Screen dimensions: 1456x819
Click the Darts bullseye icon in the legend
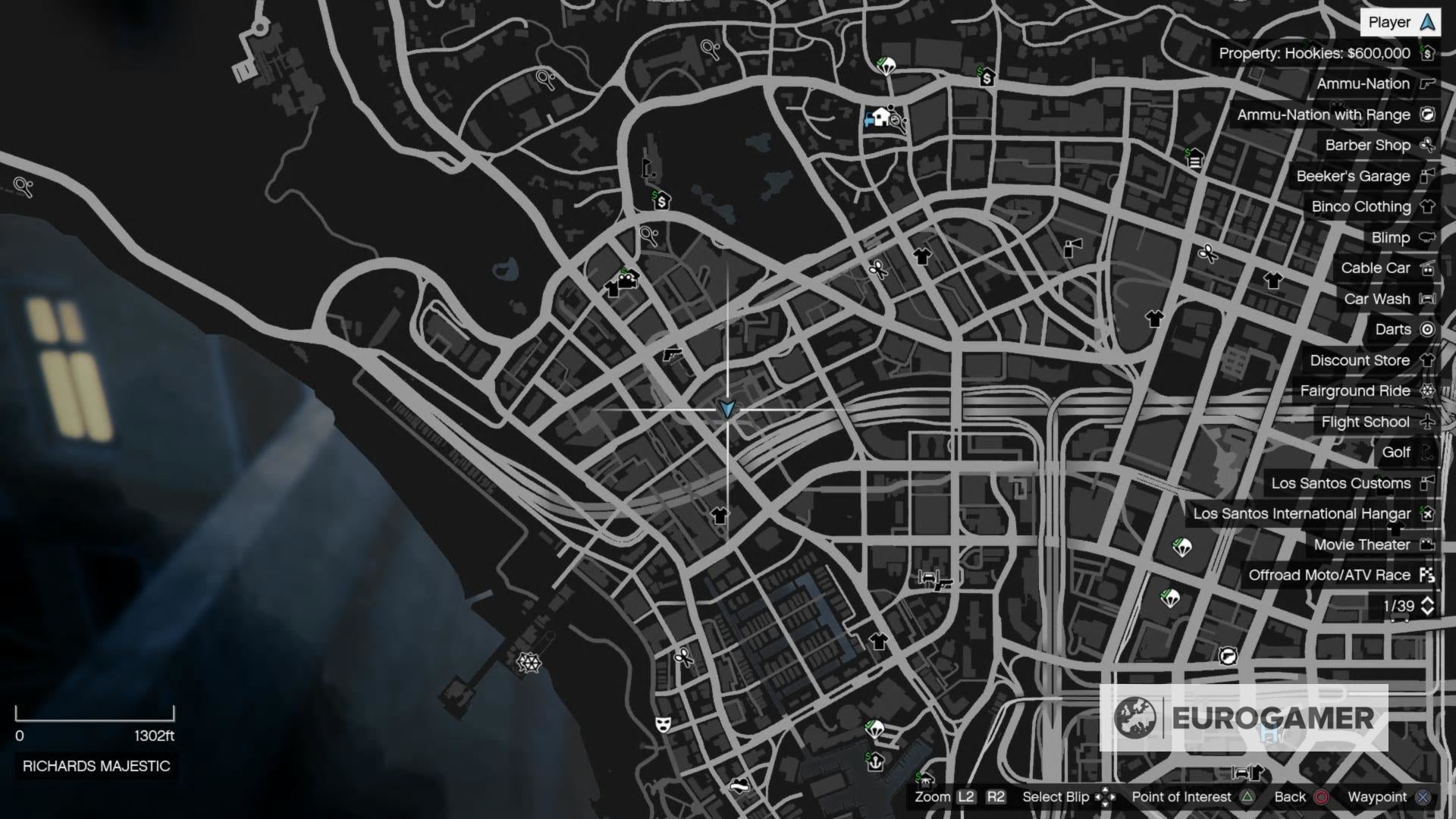click(x=1429, y=329)
